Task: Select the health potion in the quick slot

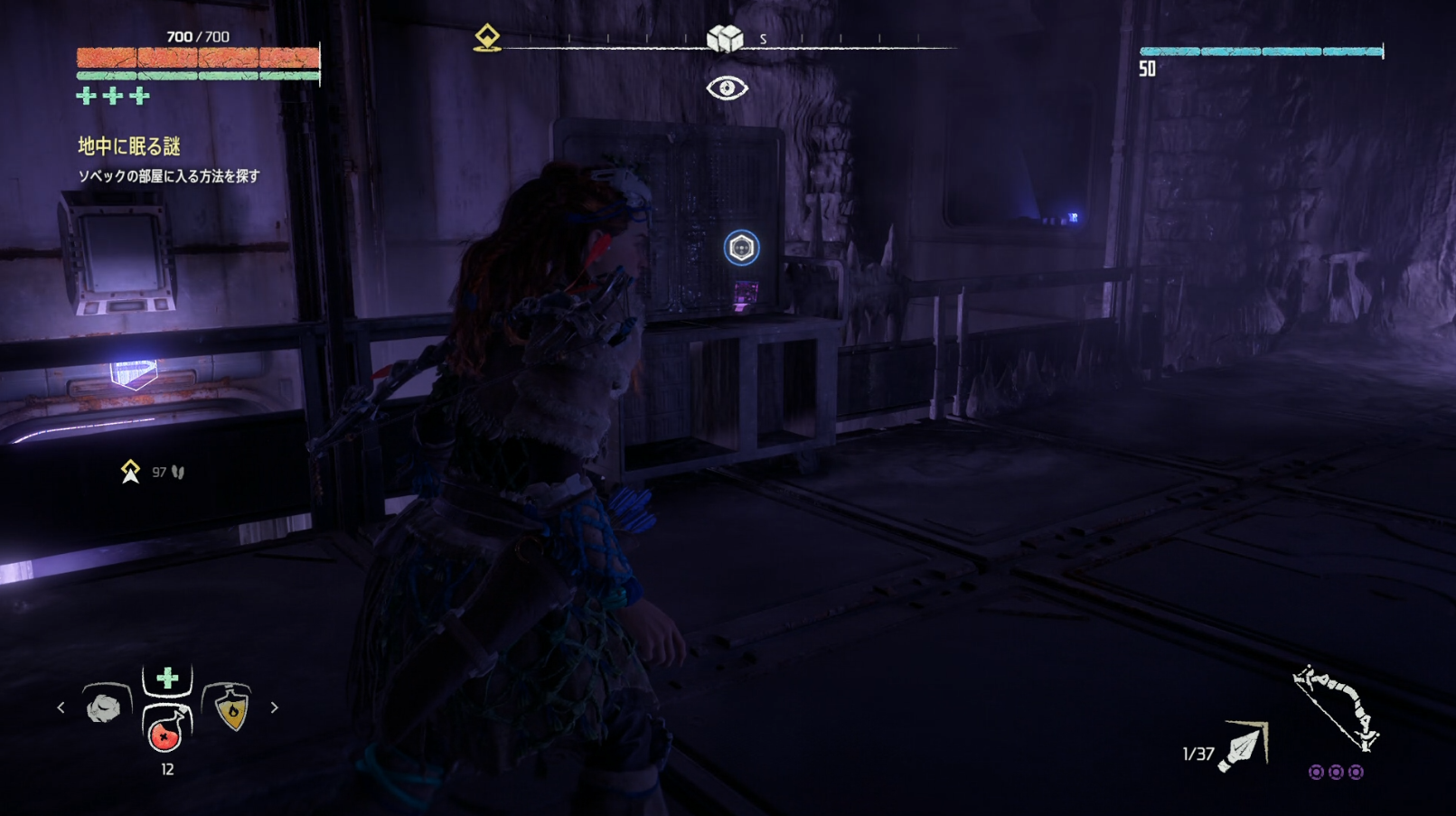Action: 165,731
